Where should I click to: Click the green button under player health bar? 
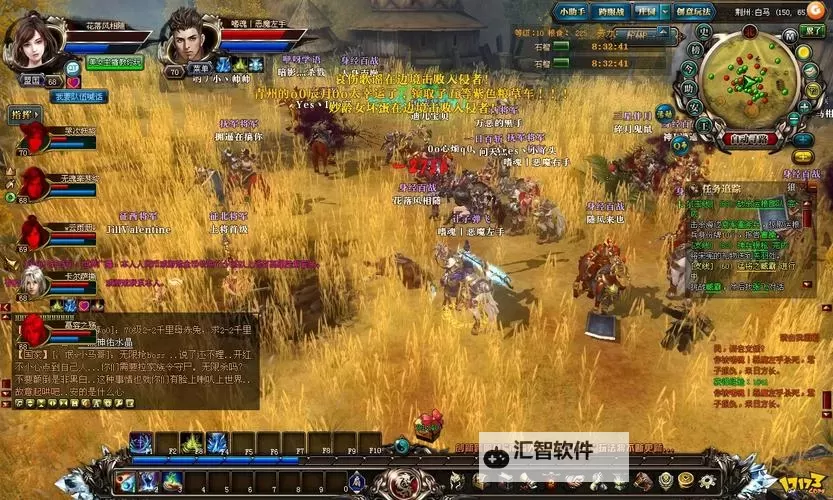113,62
